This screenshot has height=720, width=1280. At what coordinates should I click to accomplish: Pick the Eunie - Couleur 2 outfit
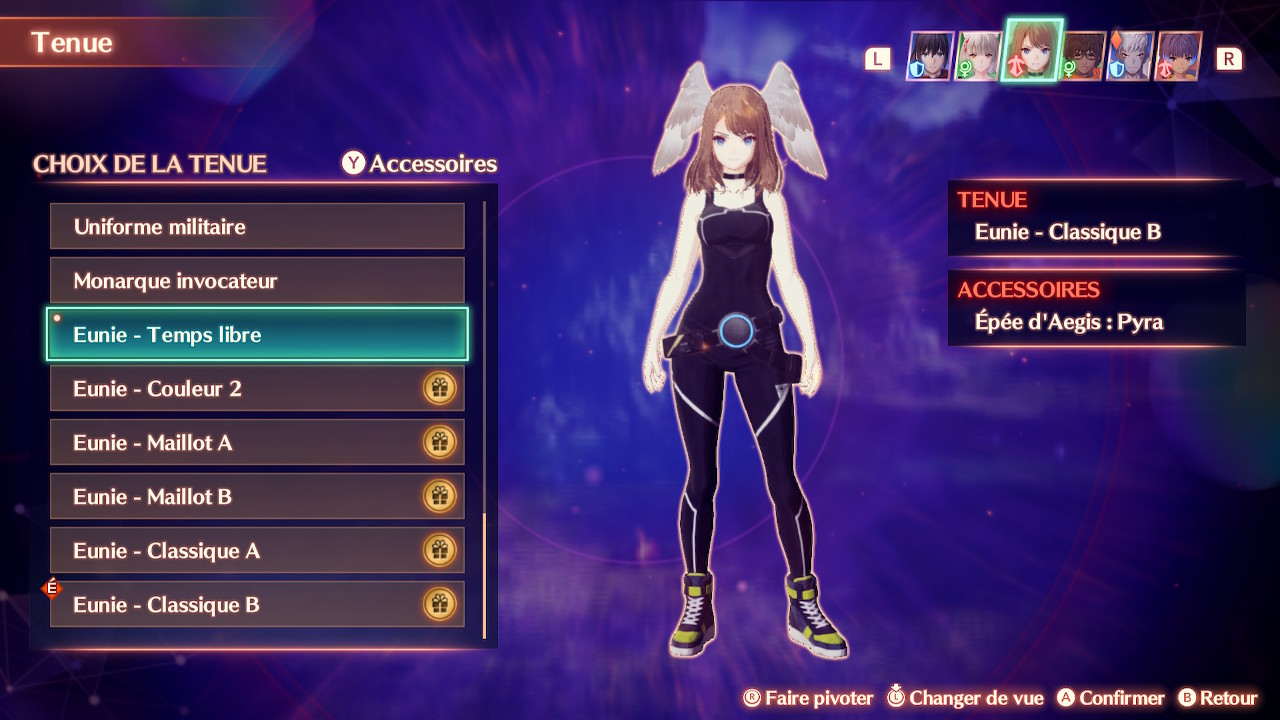[257, 389]
